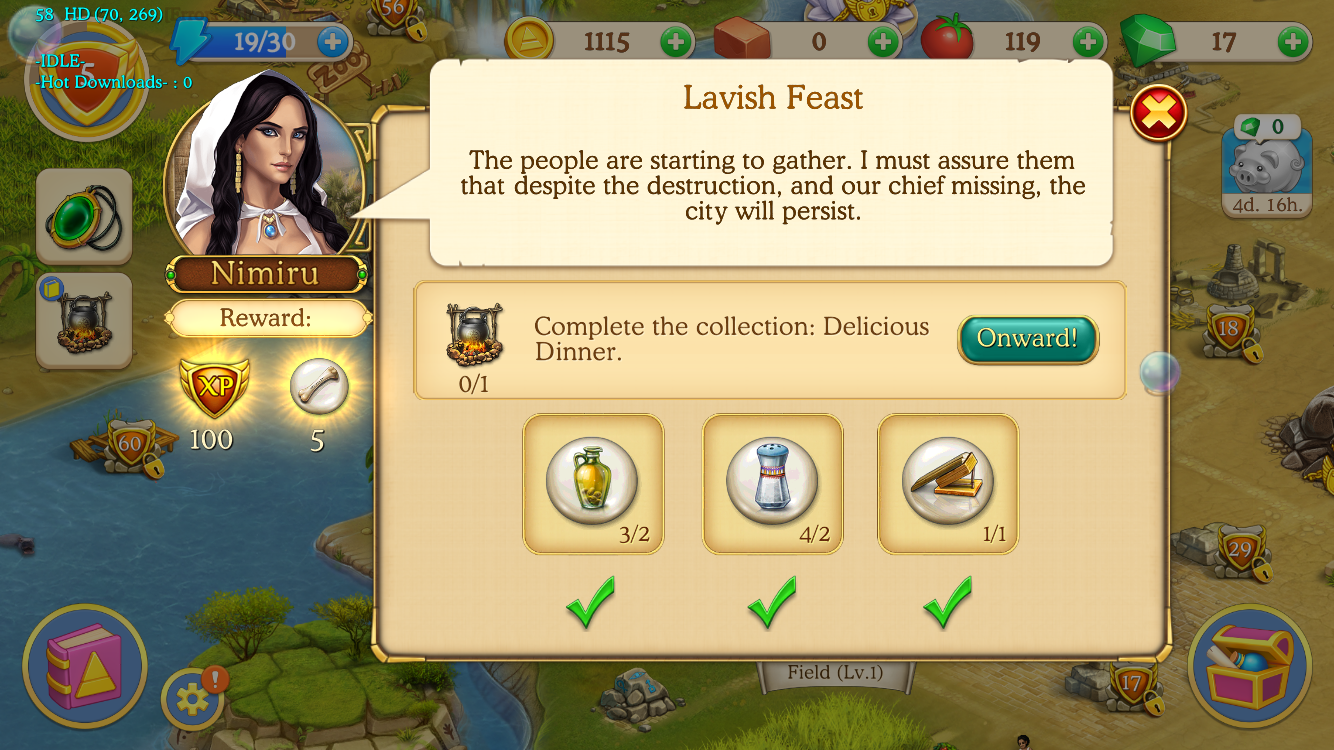This screenshot has width=1334, height=750.
Task: Open the green amulet quest
Action: coord(84,216)
